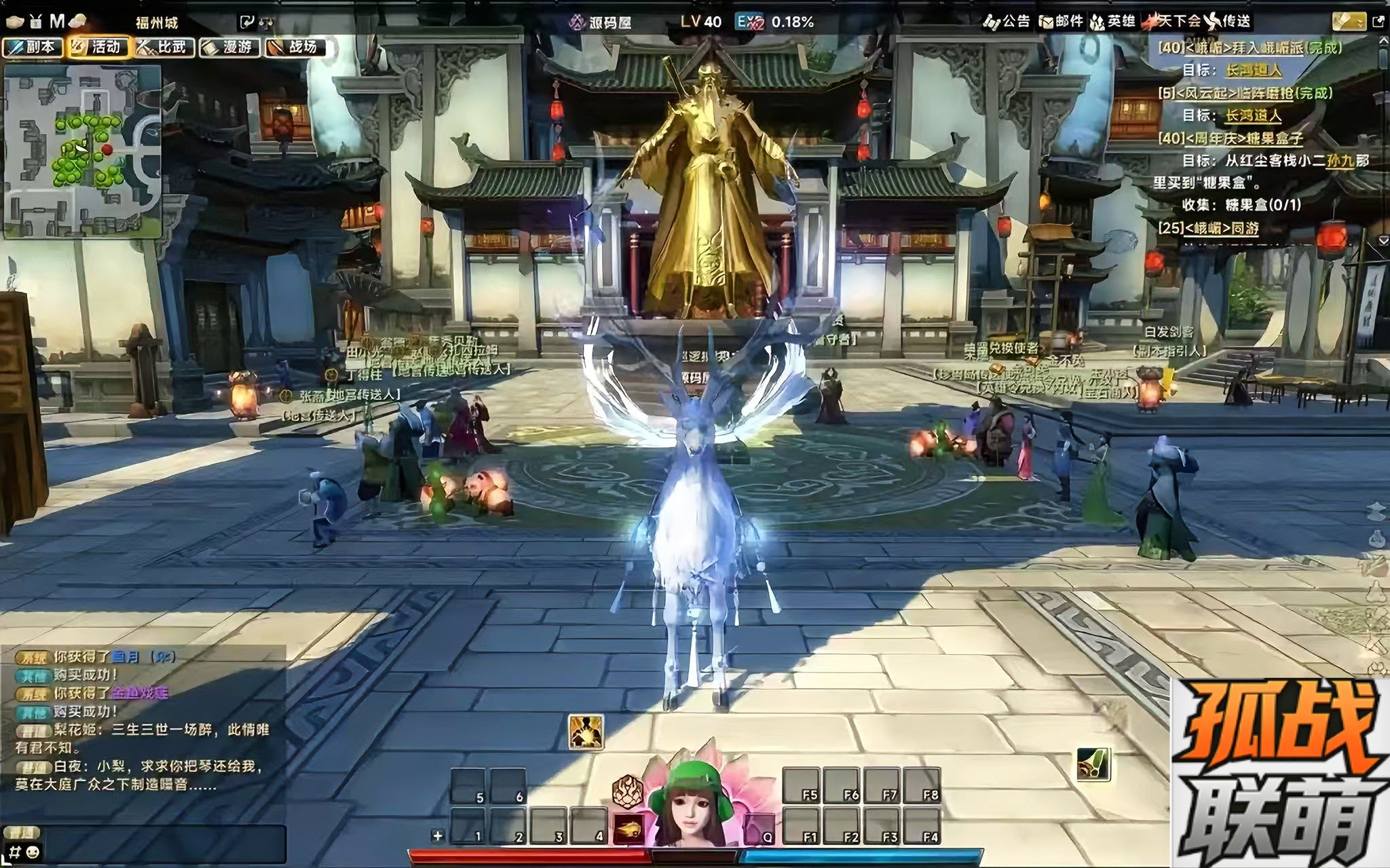Open the 比武 duel menu
The width and height of the screenshot is (1390, 868).
[x=164, y=47]
